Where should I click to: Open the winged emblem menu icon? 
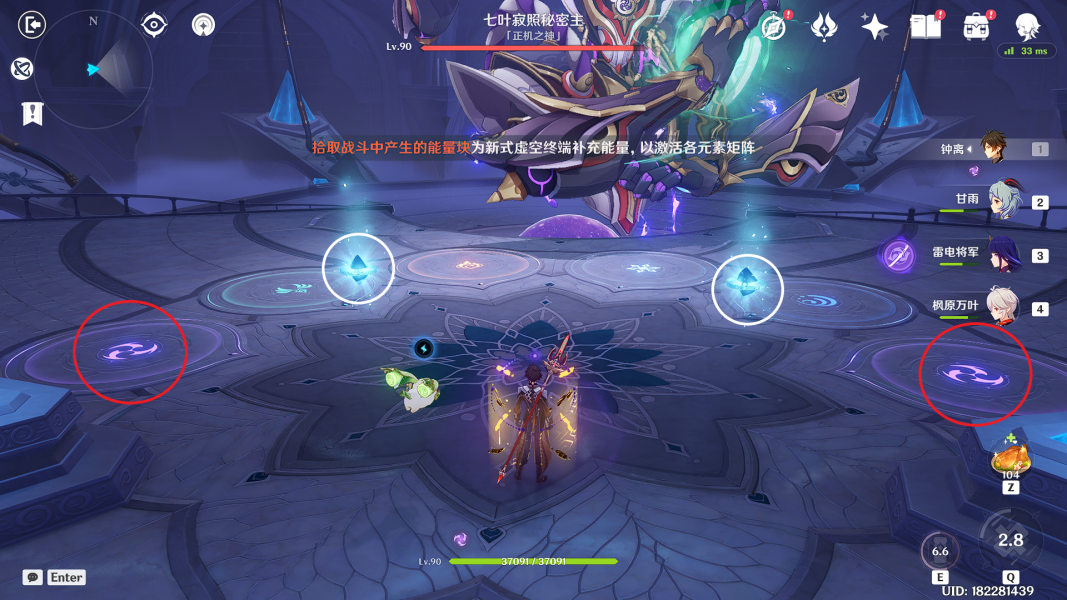point(824,27)
